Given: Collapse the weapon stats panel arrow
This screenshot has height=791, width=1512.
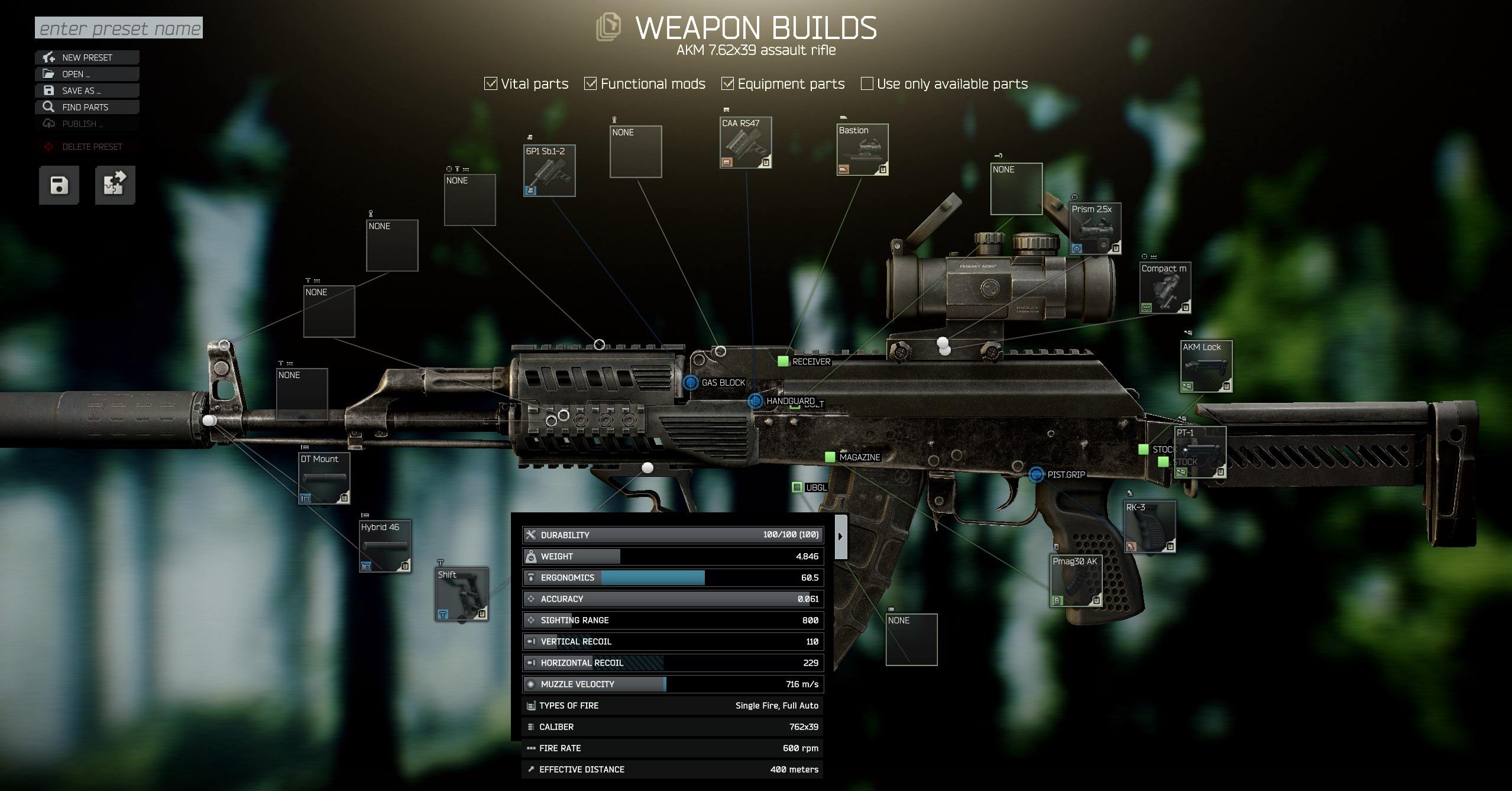Looking at the screenshot, I should tap(840, 537).
